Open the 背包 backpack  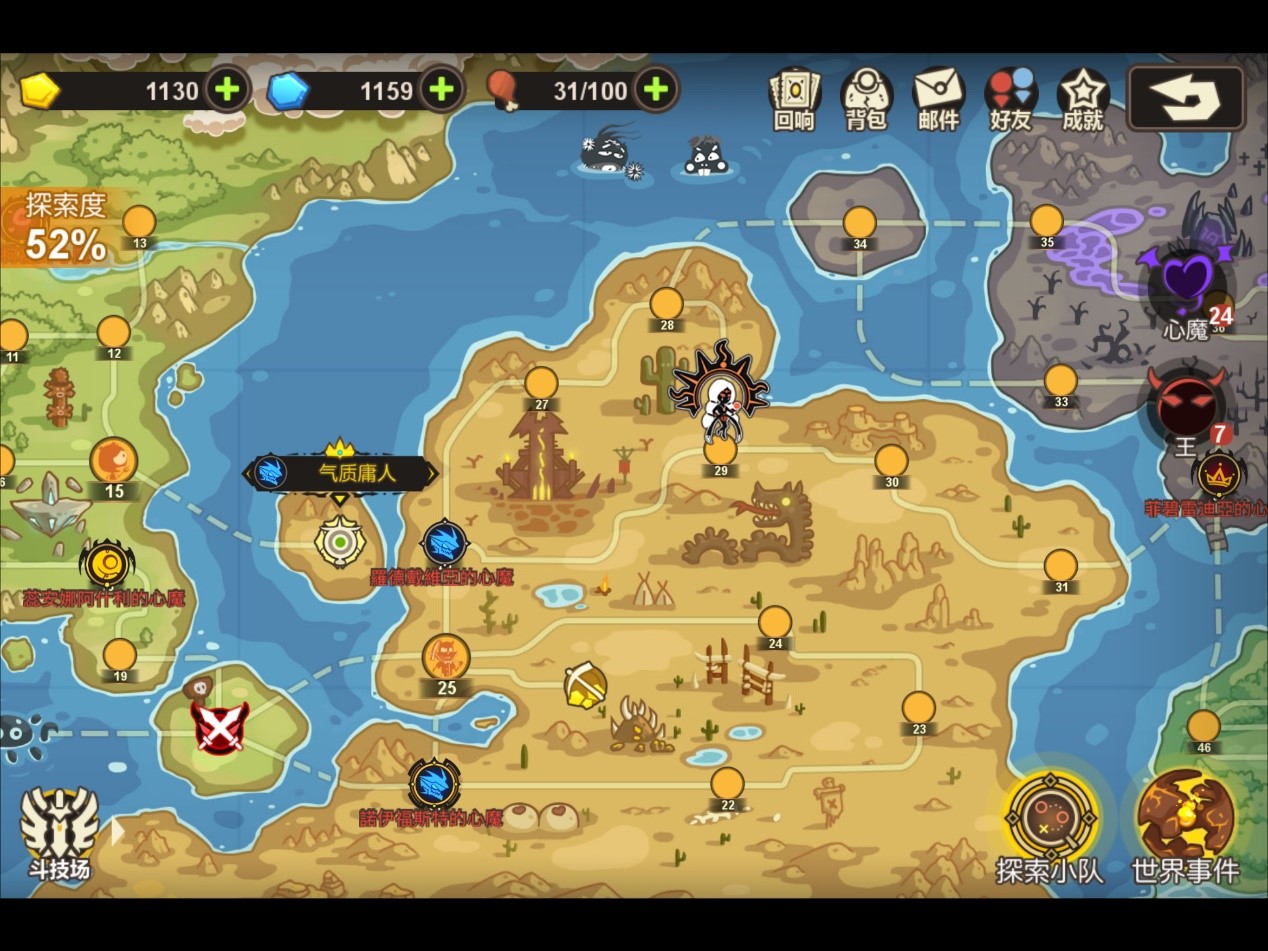[866, 98]
